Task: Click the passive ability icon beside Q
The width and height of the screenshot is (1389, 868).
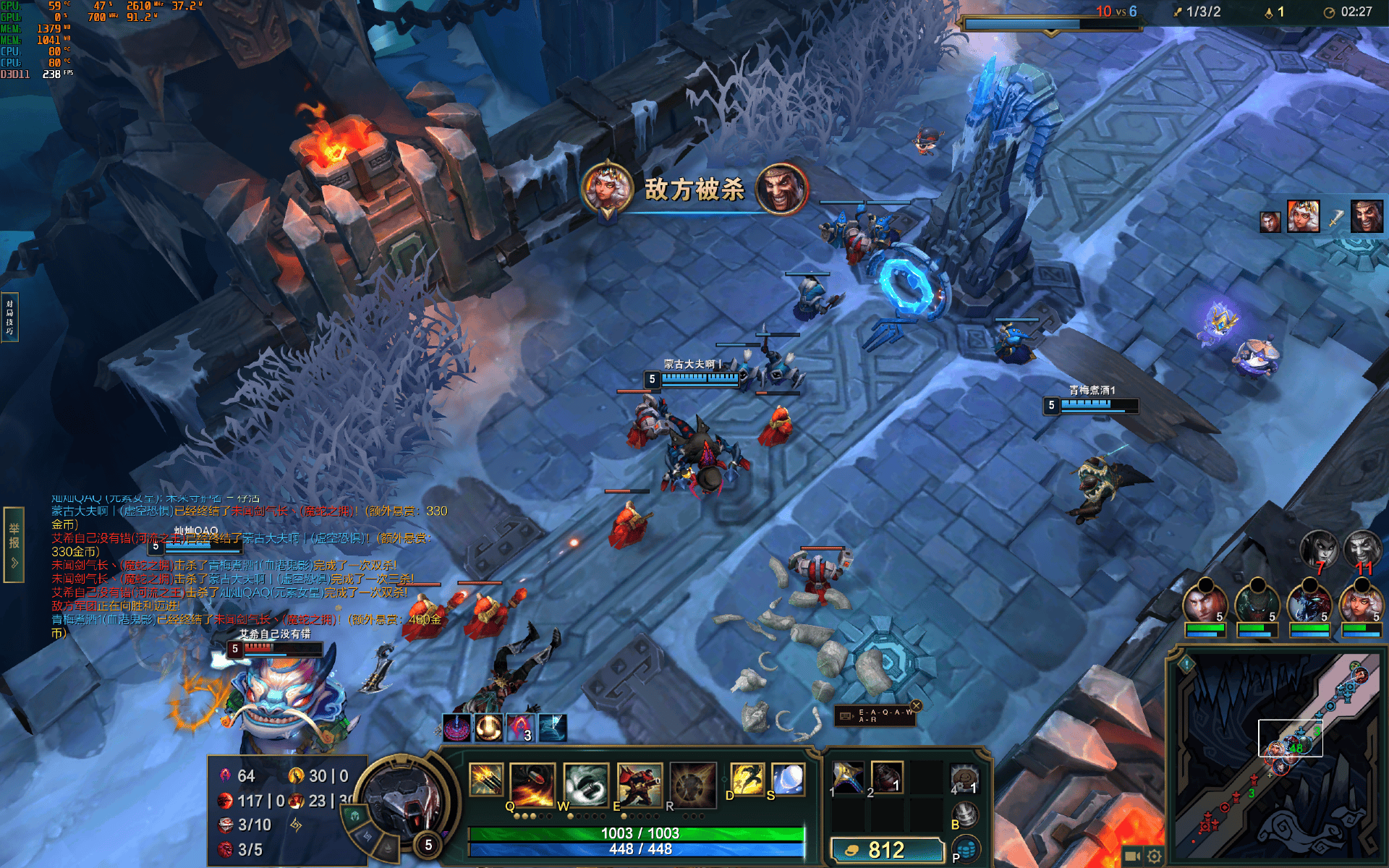Action: (485, 780)
